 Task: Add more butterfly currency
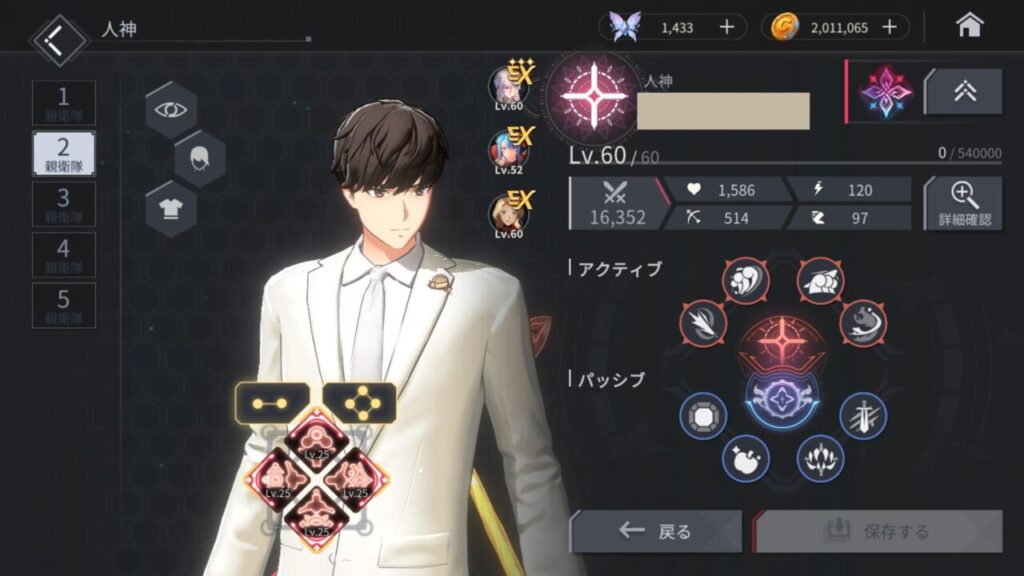click(727, 27)
